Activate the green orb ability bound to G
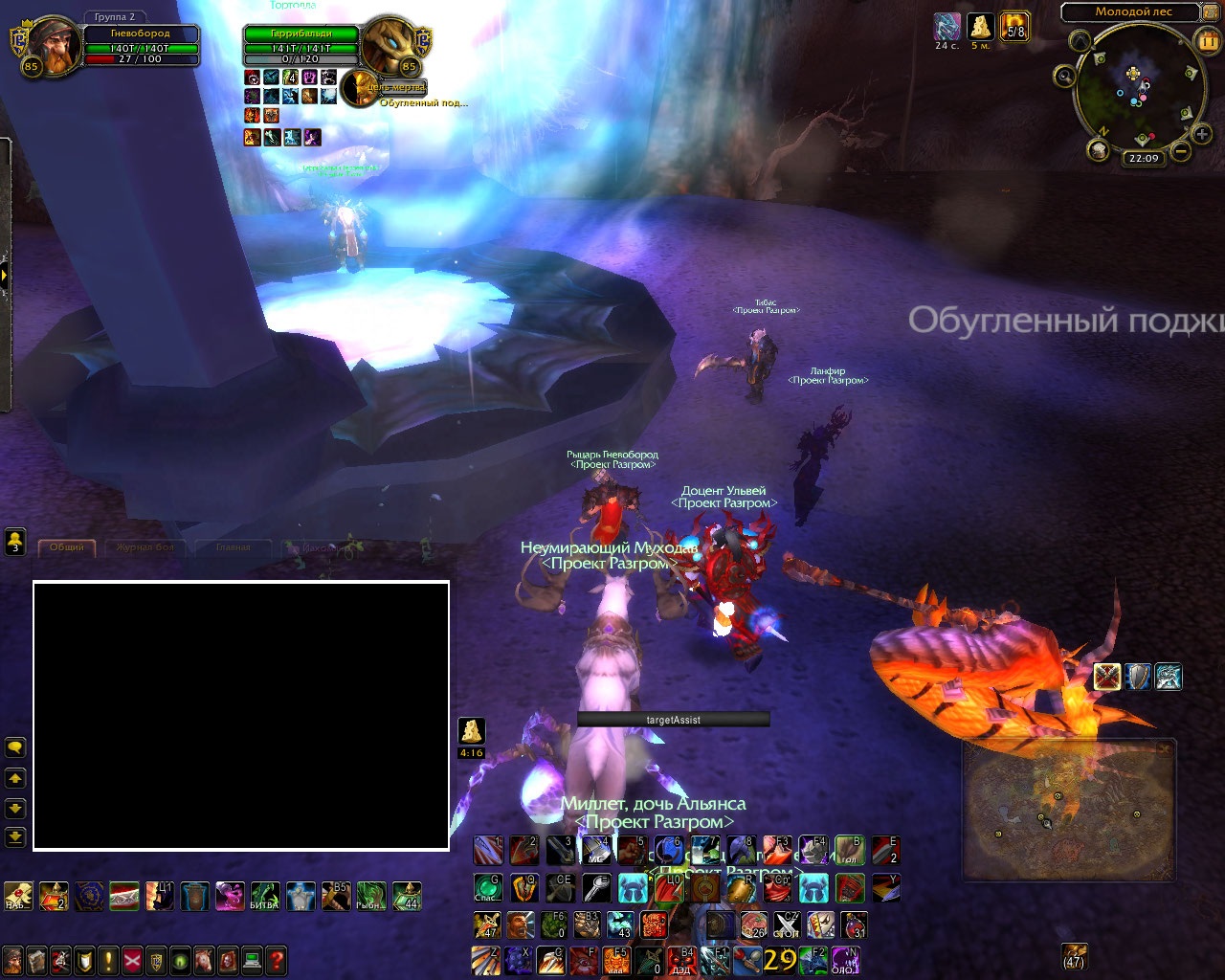Image resolution: width=1225 pixels, height=980 pixels. coord(488,888)
